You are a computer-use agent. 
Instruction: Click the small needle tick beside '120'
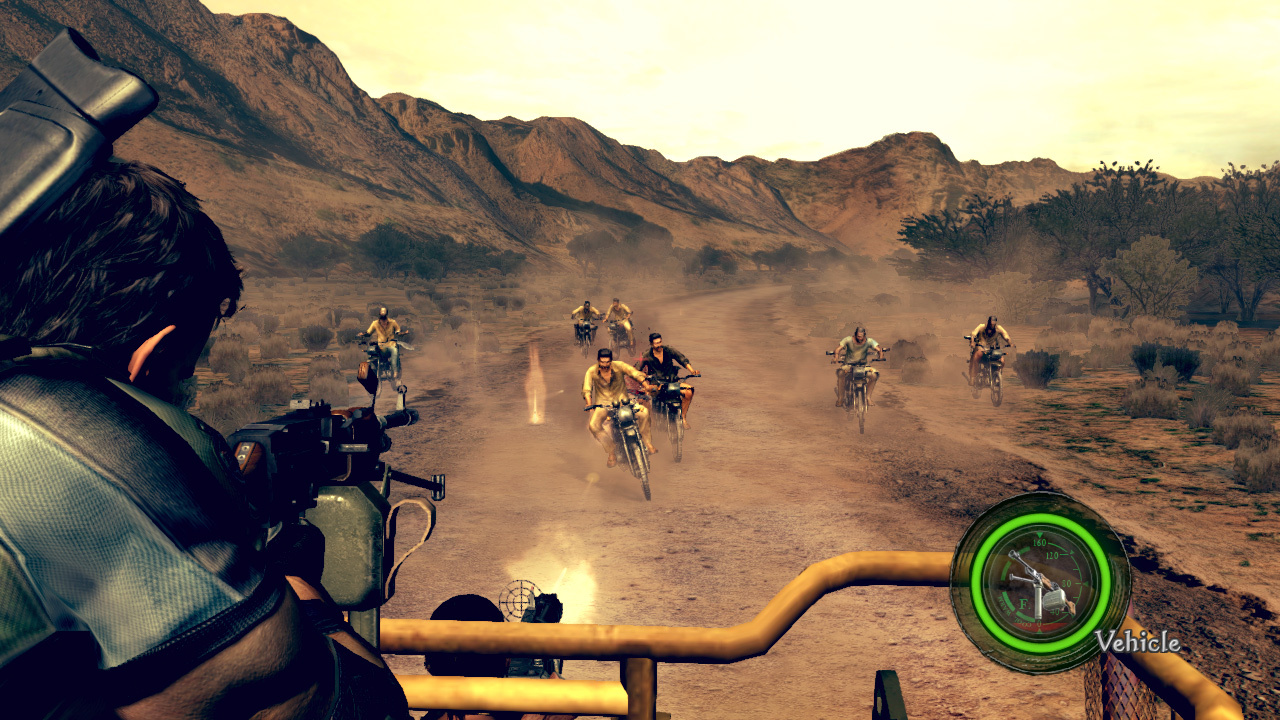(1070, 551)
